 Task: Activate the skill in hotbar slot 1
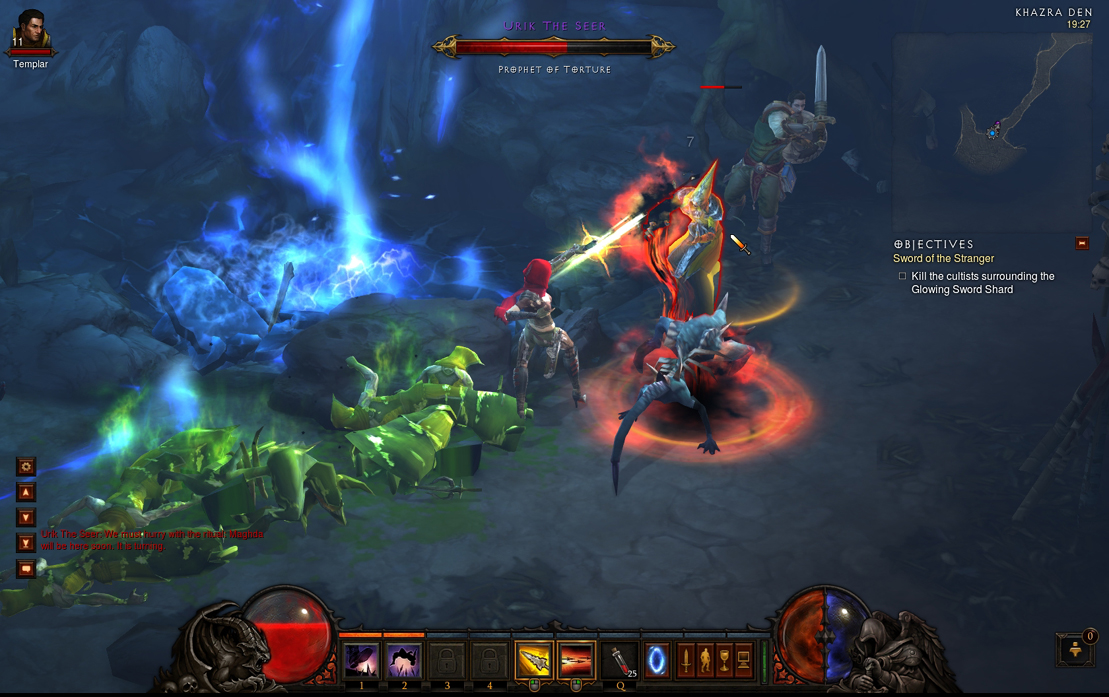360,660
